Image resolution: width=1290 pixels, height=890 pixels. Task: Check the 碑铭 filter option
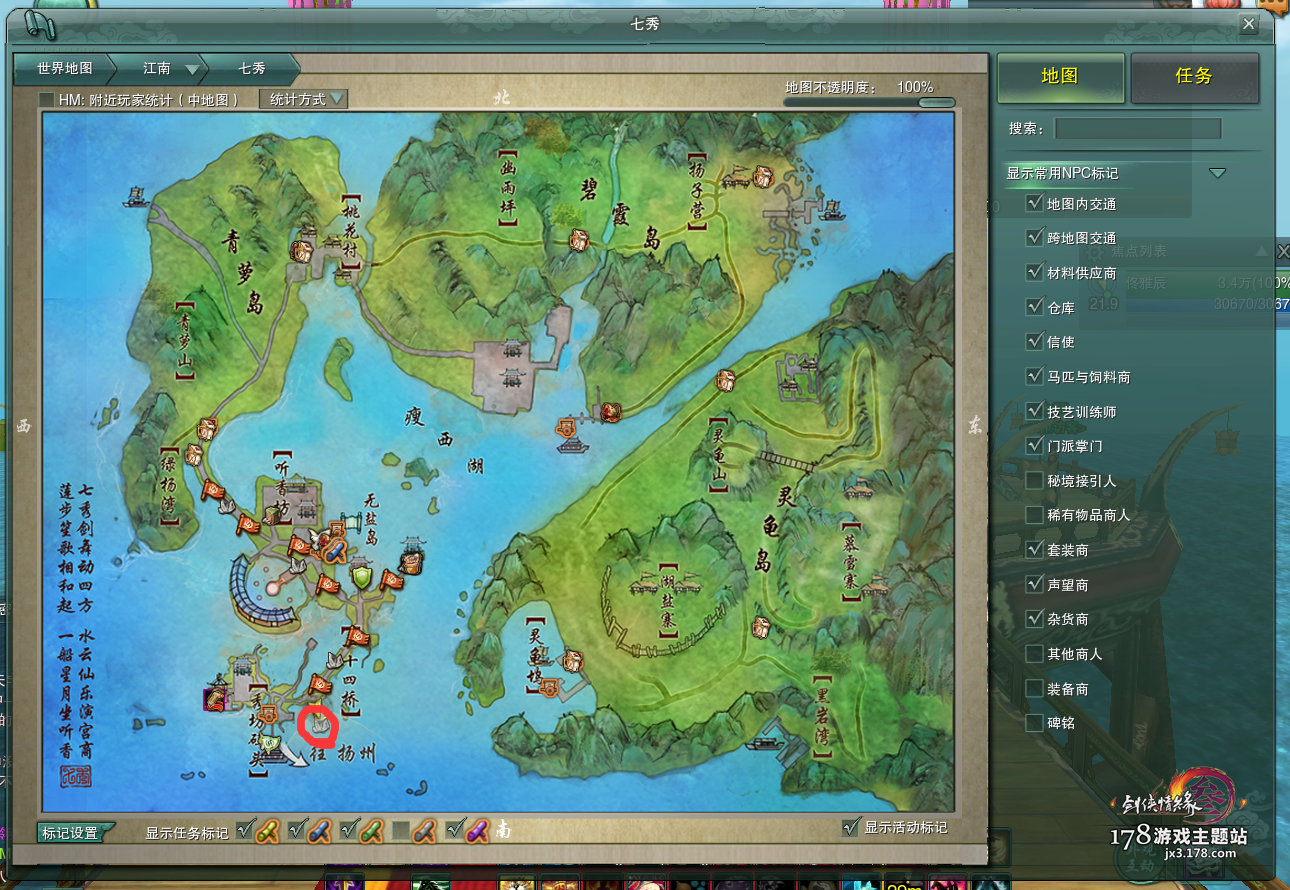coord(1035,722)
